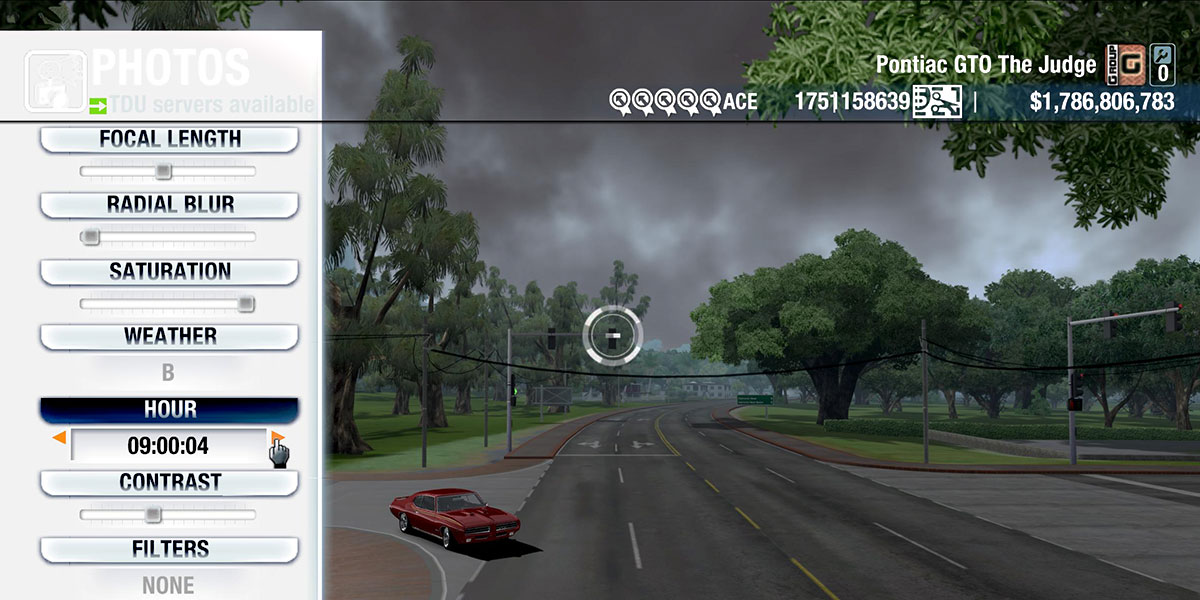Click the Radial Blur slider handle

(x=91, y=237)
